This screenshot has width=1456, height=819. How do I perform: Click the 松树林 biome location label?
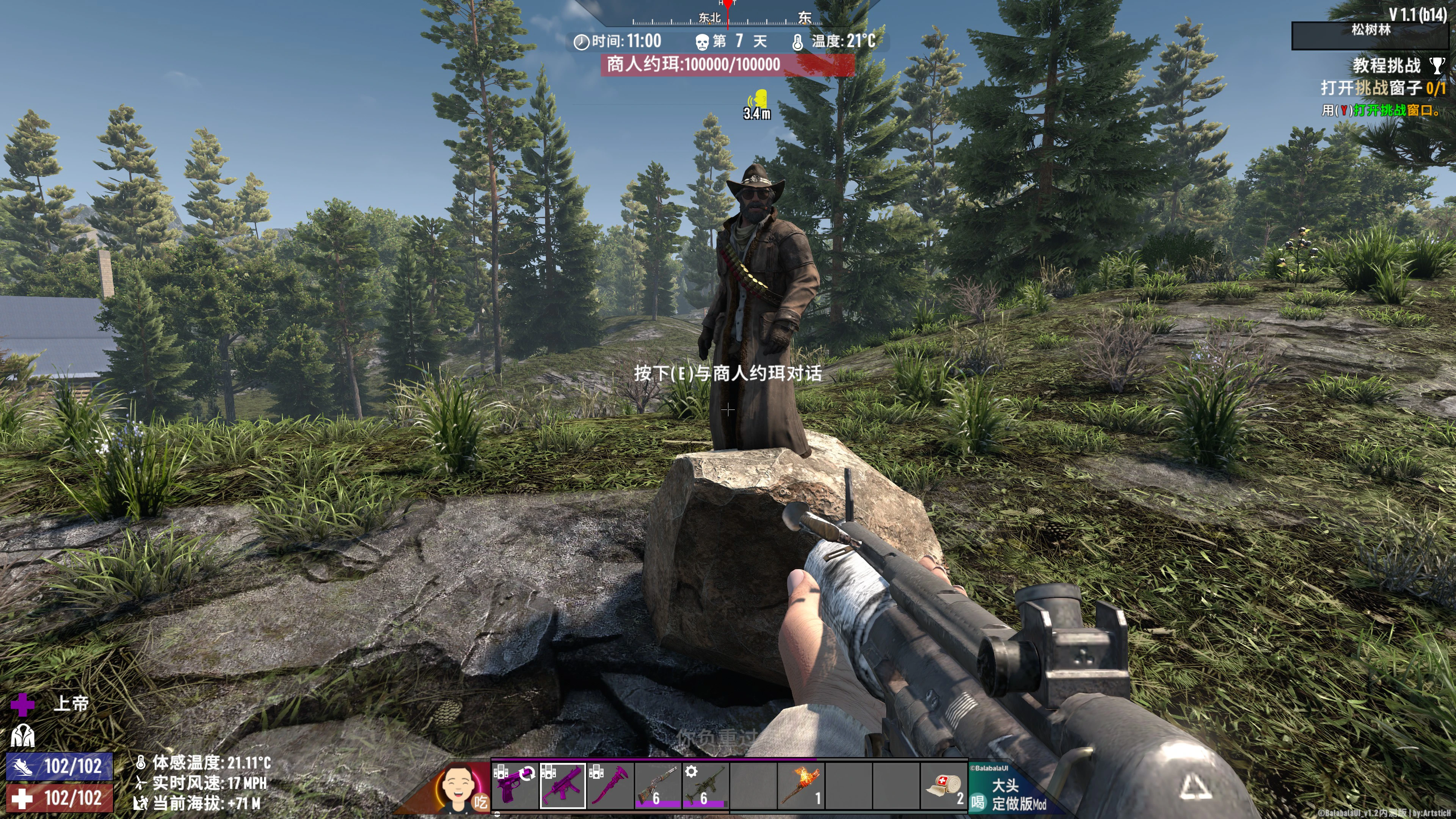(1370, 30)
